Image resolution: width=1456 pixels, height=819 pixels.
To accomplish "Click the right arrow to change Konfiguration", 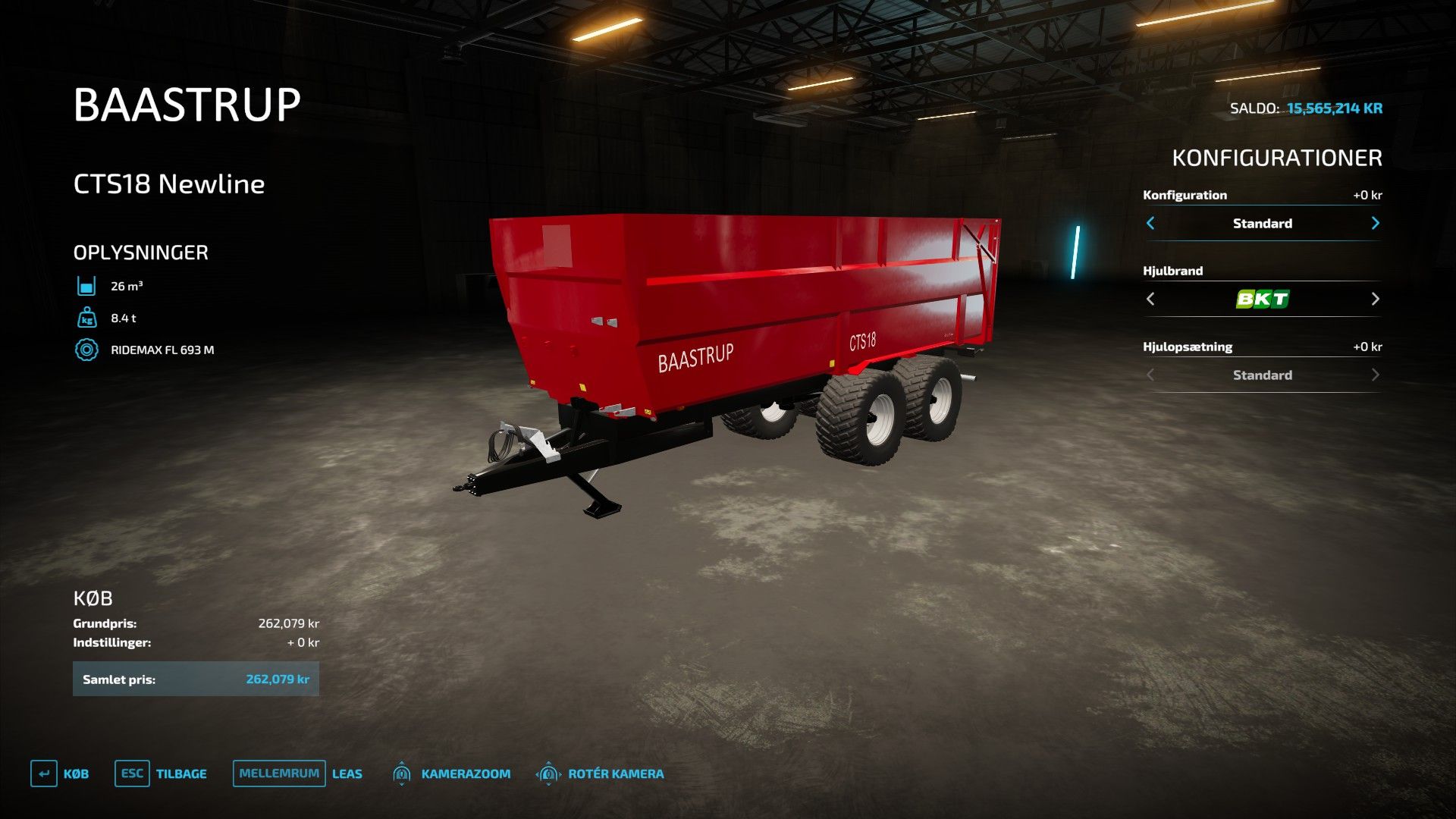I will (x=1376, y=223).
